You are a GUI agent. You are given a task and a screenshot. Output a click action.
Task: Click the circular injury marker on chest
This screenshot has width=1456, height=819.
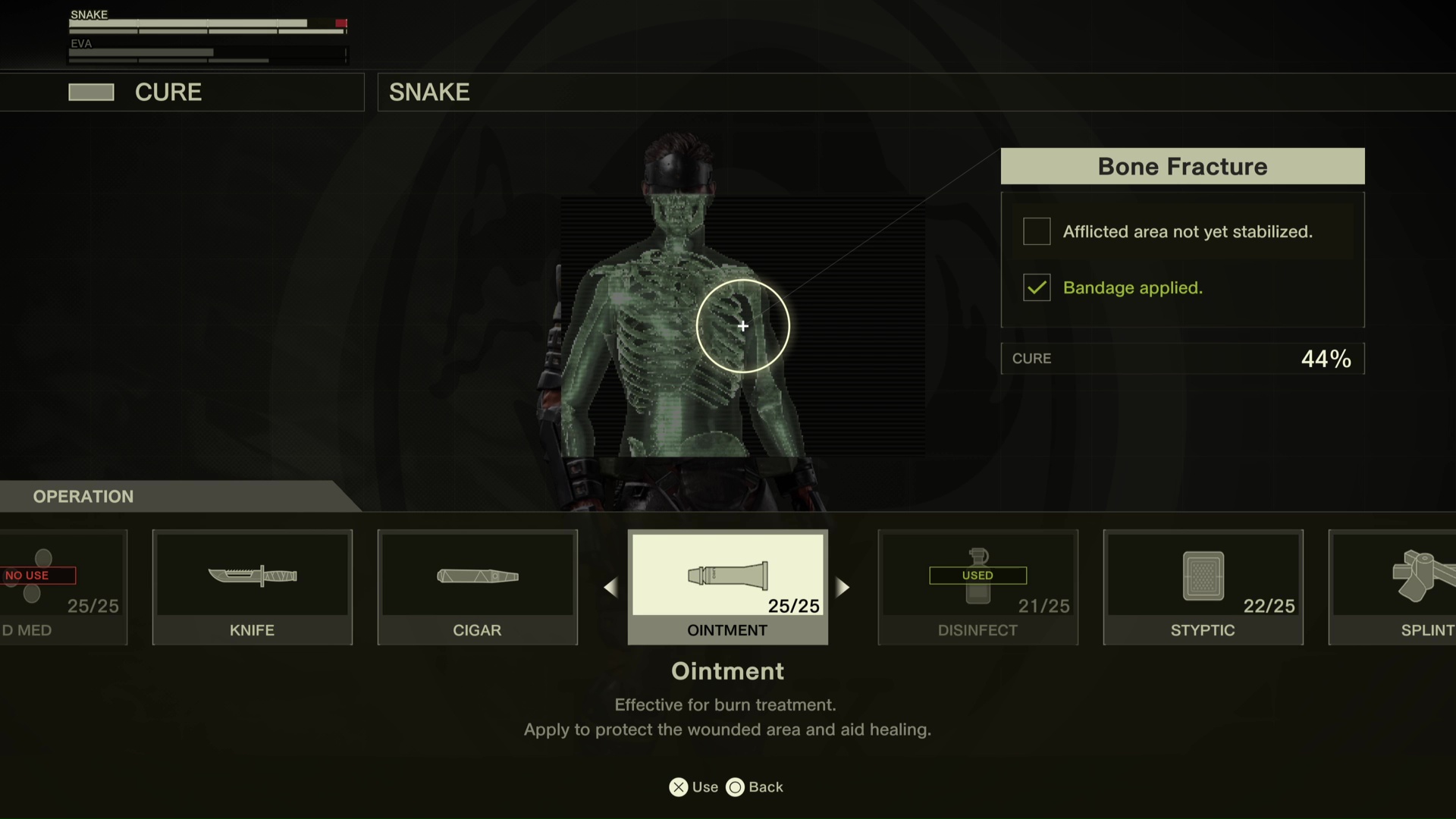click(x=743, y=326)
